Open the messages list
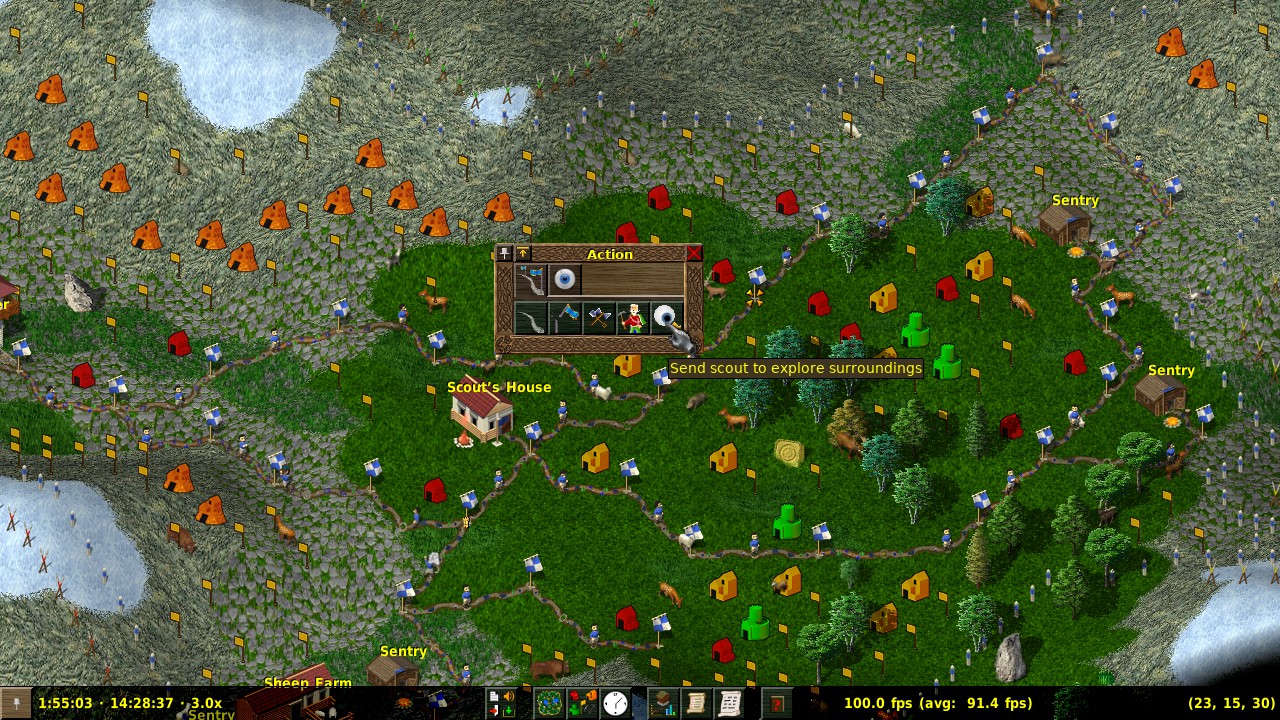The width and height of the screenshot is (1280, 720). (729, 703)
